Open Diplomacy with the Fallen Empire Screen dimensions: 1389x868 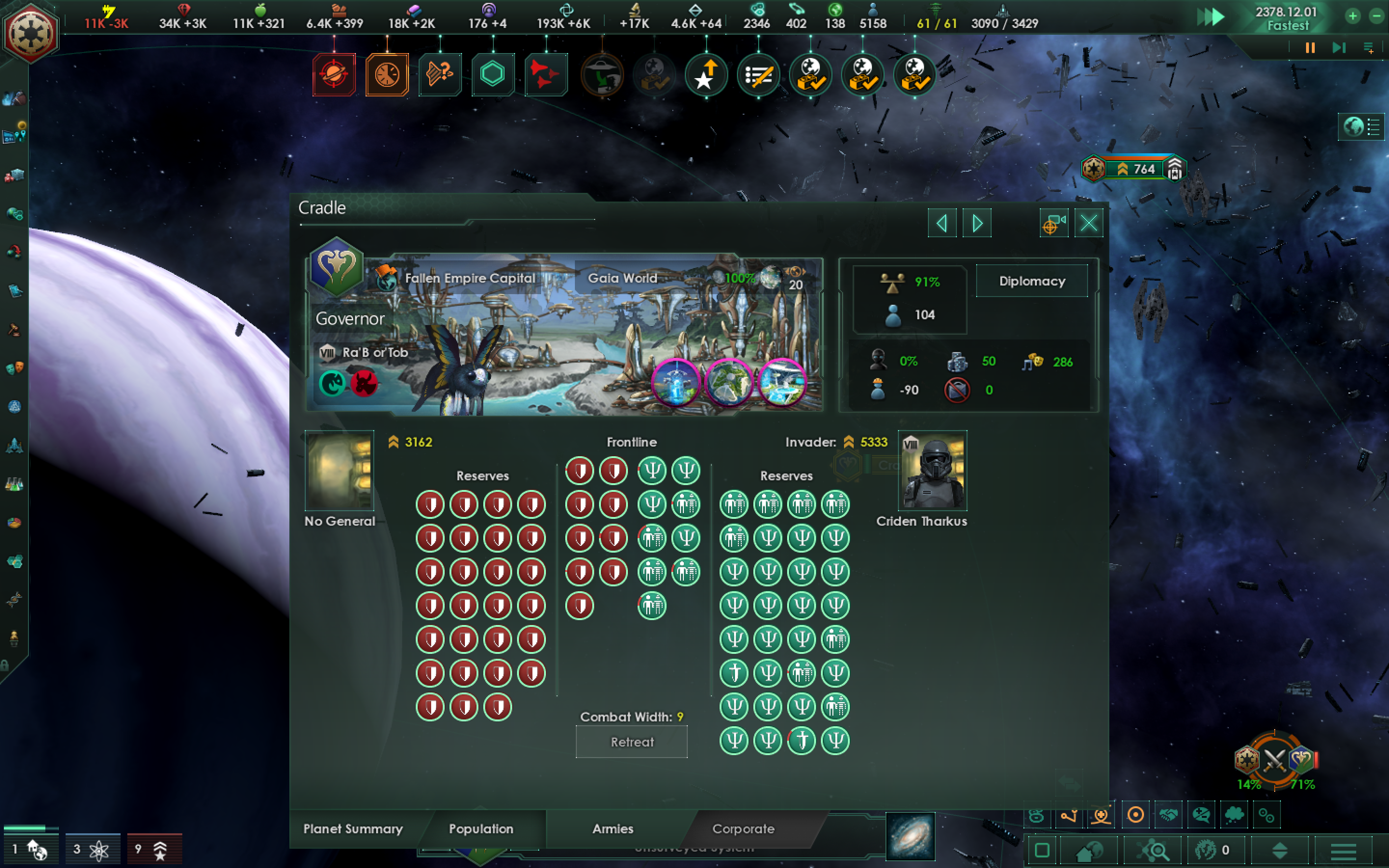[x=1032, y=281]
